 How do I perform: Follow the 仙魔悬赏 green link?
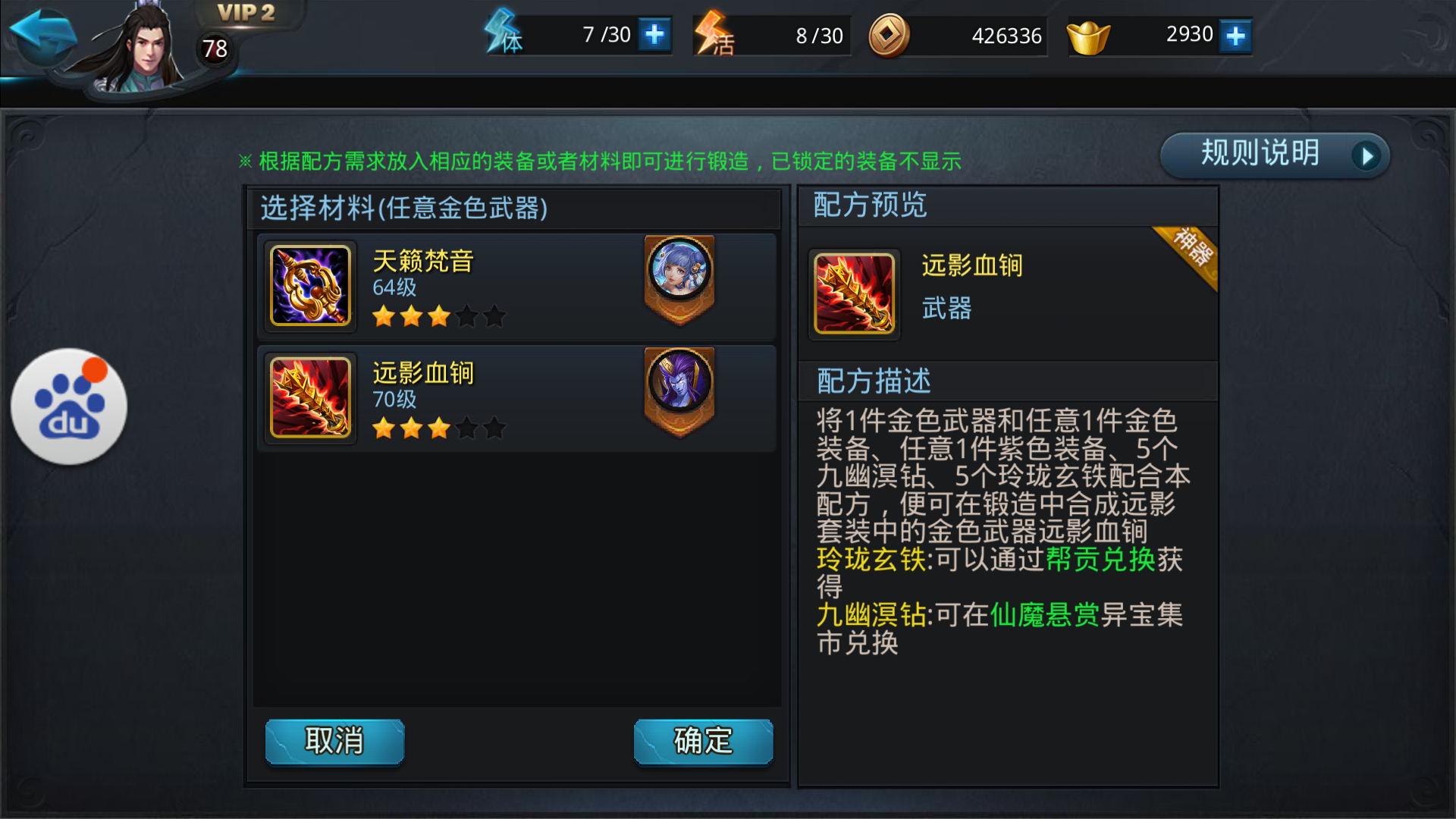point(1044,615)
